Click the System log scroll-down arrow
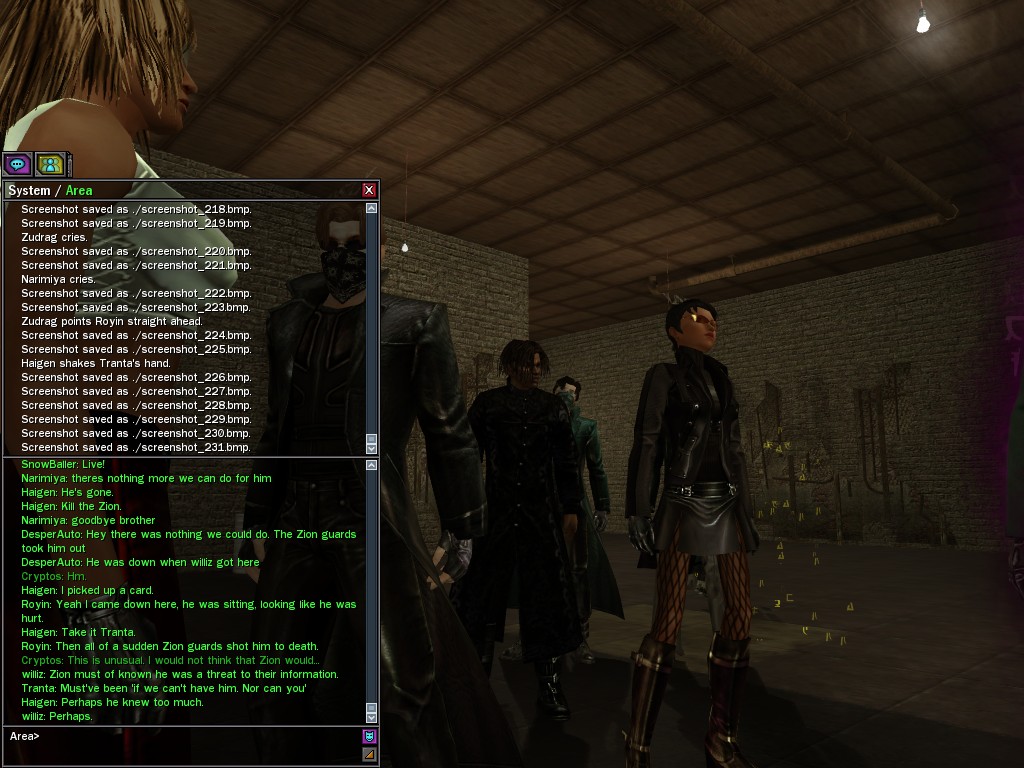Screen dimensions: 1024x768 372,448
